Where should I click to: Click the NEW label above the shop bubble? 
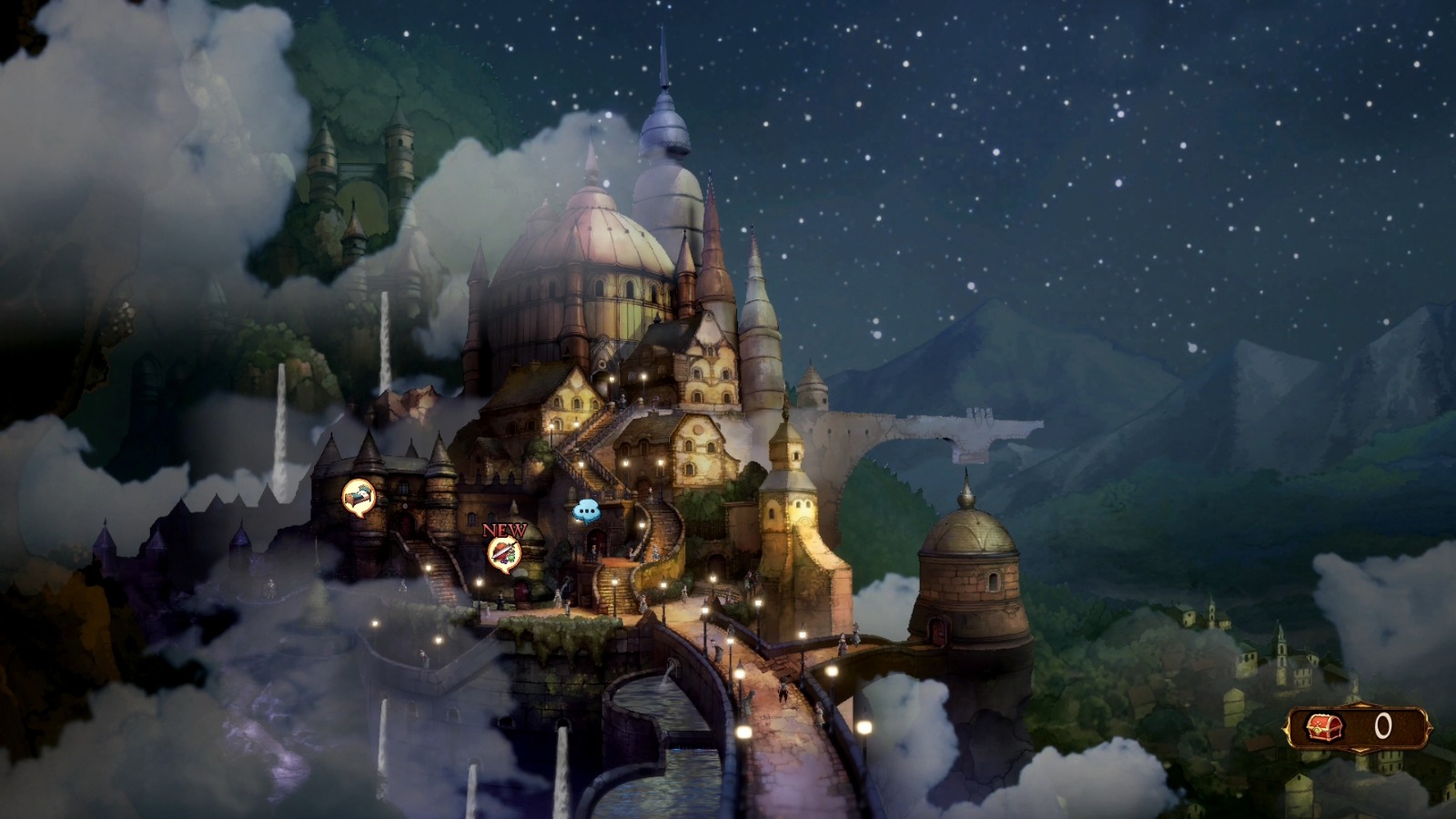coord(504,530)
